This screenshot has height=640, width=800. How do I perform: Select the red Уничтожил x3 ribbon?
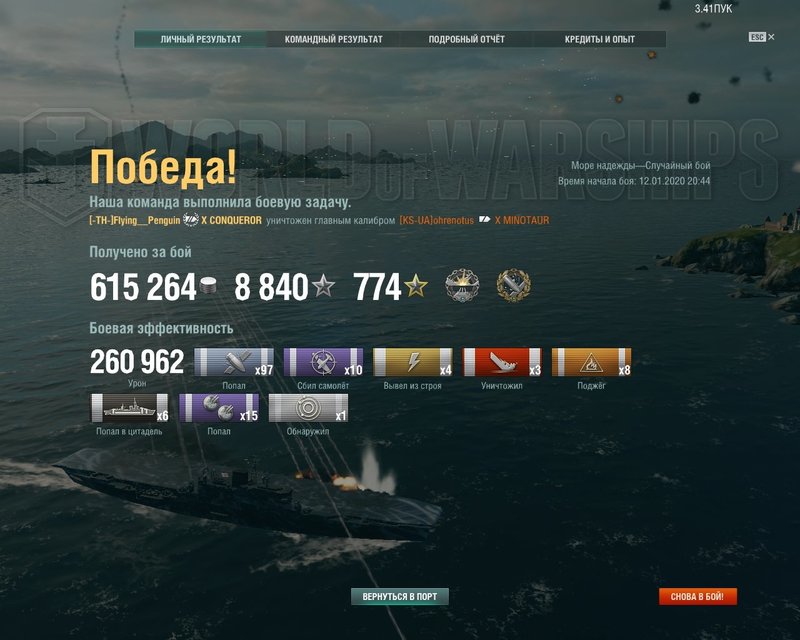[501, 362]
